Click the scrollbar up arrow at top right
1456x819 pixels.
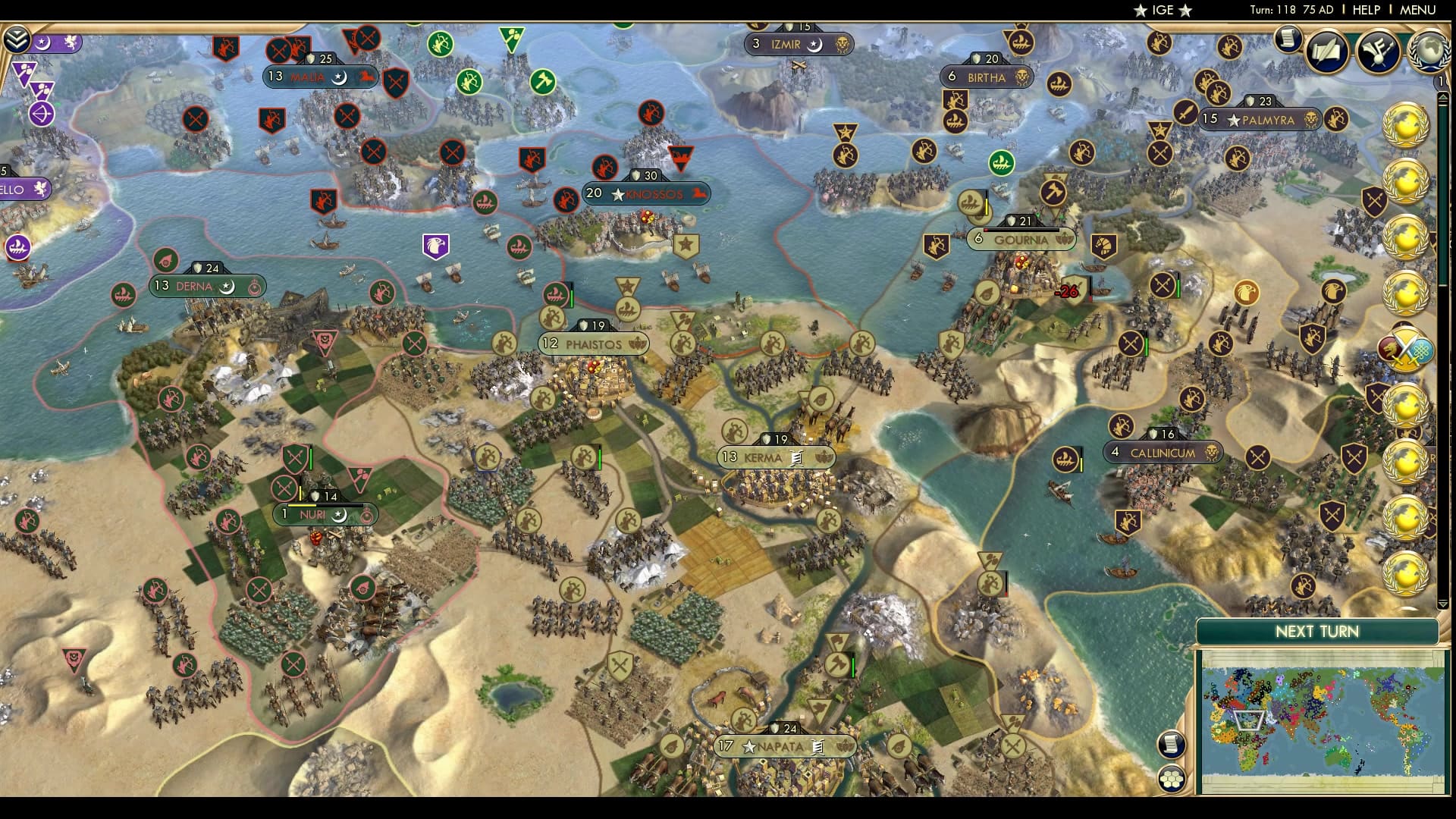[1443, 96]
